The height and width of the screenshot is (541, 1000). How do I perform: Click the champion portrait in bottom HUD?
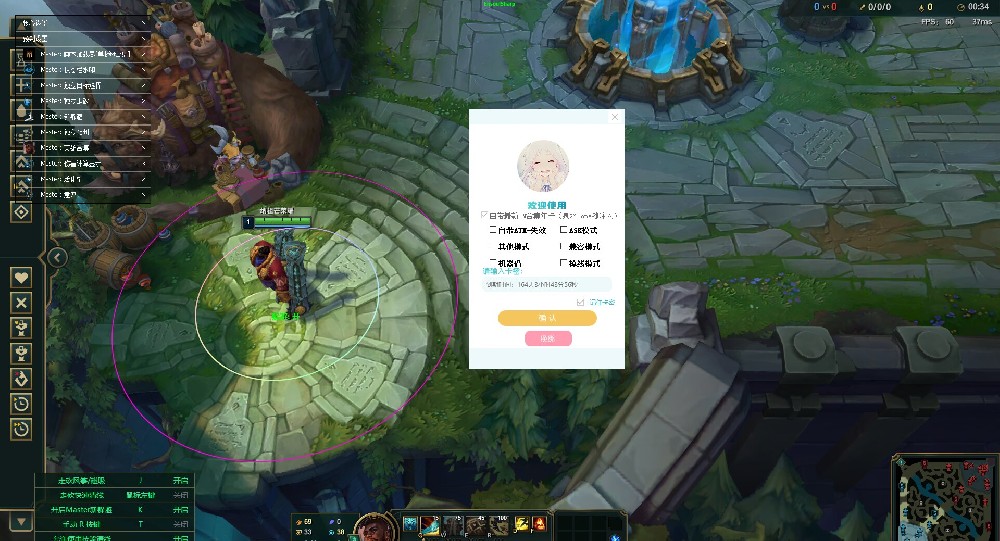(x=372, y=526)
